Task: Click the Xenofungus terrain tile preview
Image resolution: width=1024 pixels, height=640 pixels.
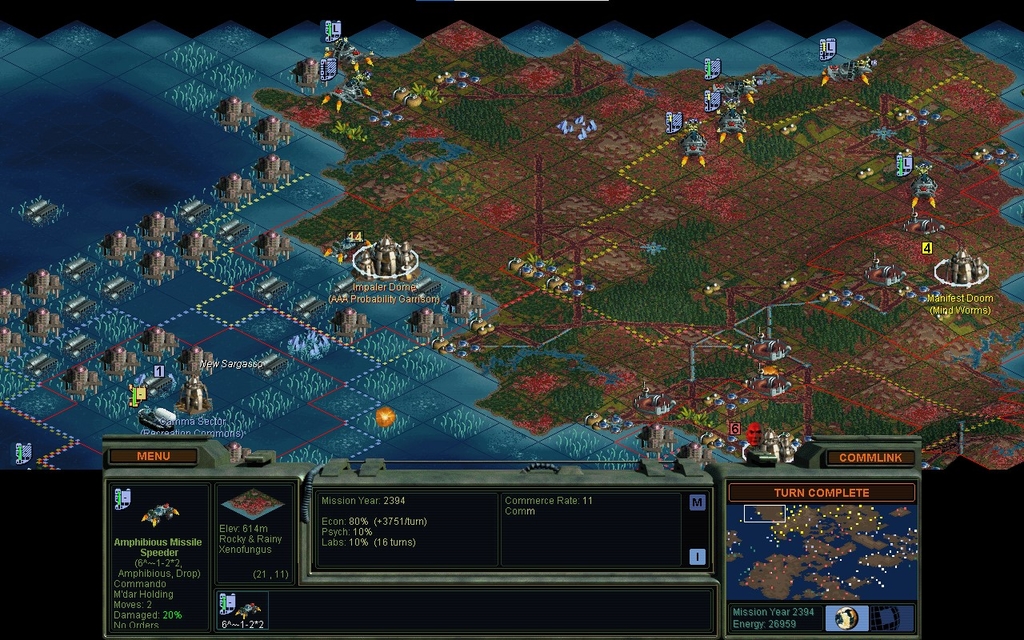Action: click(250, 503)
